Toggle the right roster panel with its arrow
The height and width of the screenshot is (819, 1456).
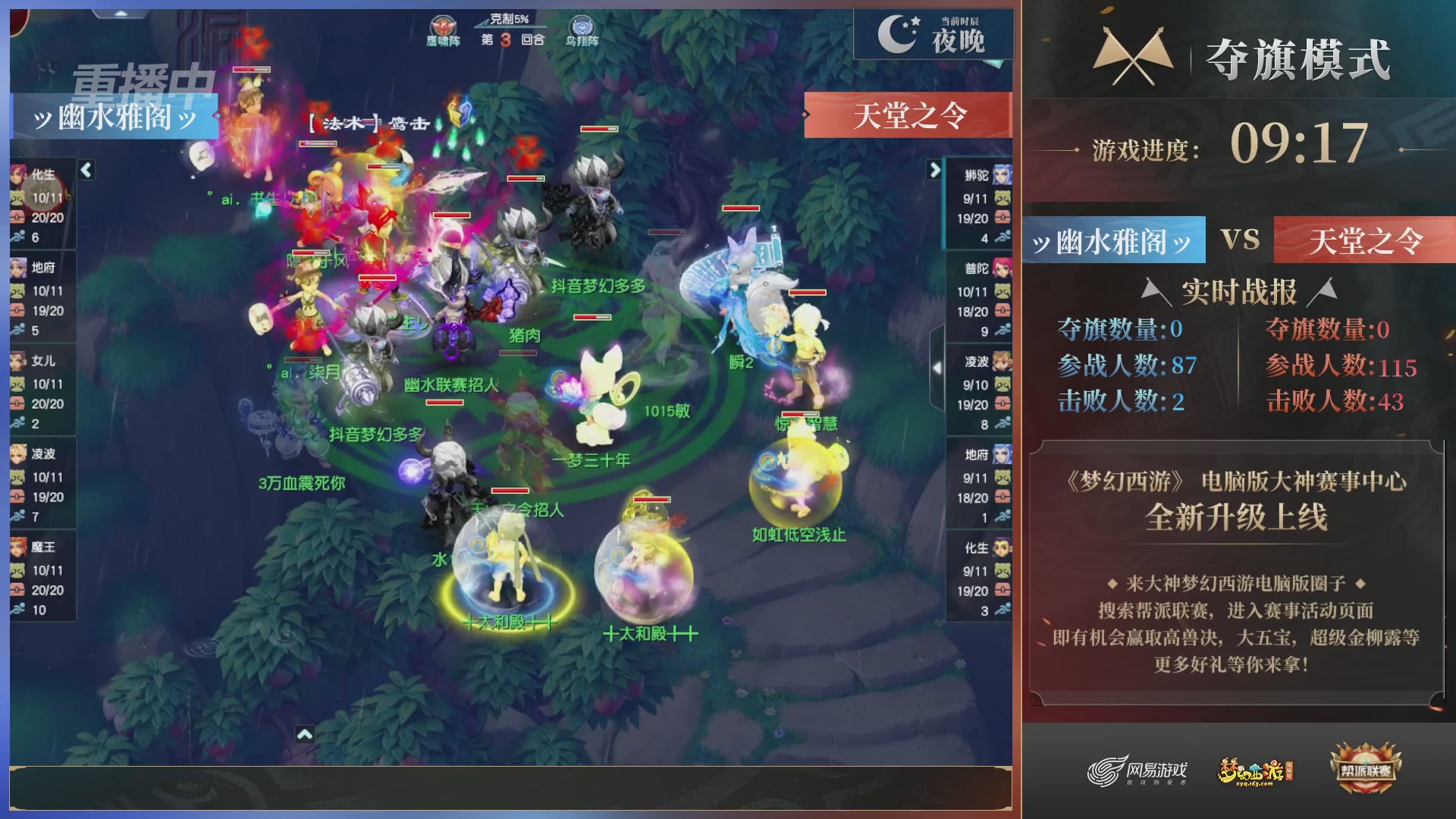click(x=935, y=171)
